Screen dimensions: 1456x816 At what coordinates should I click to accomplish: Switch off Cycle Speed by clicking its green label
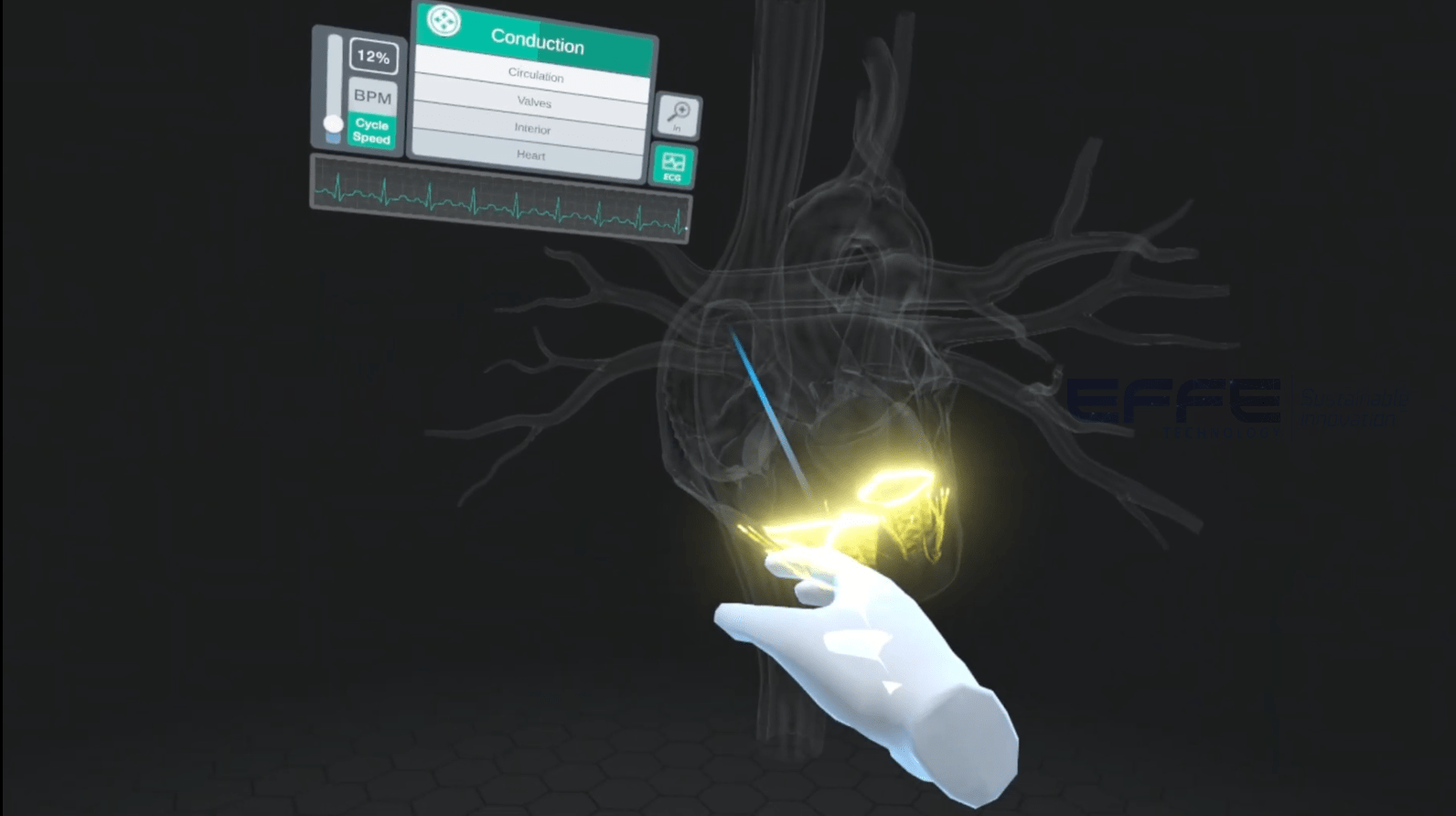pos(371,131)
